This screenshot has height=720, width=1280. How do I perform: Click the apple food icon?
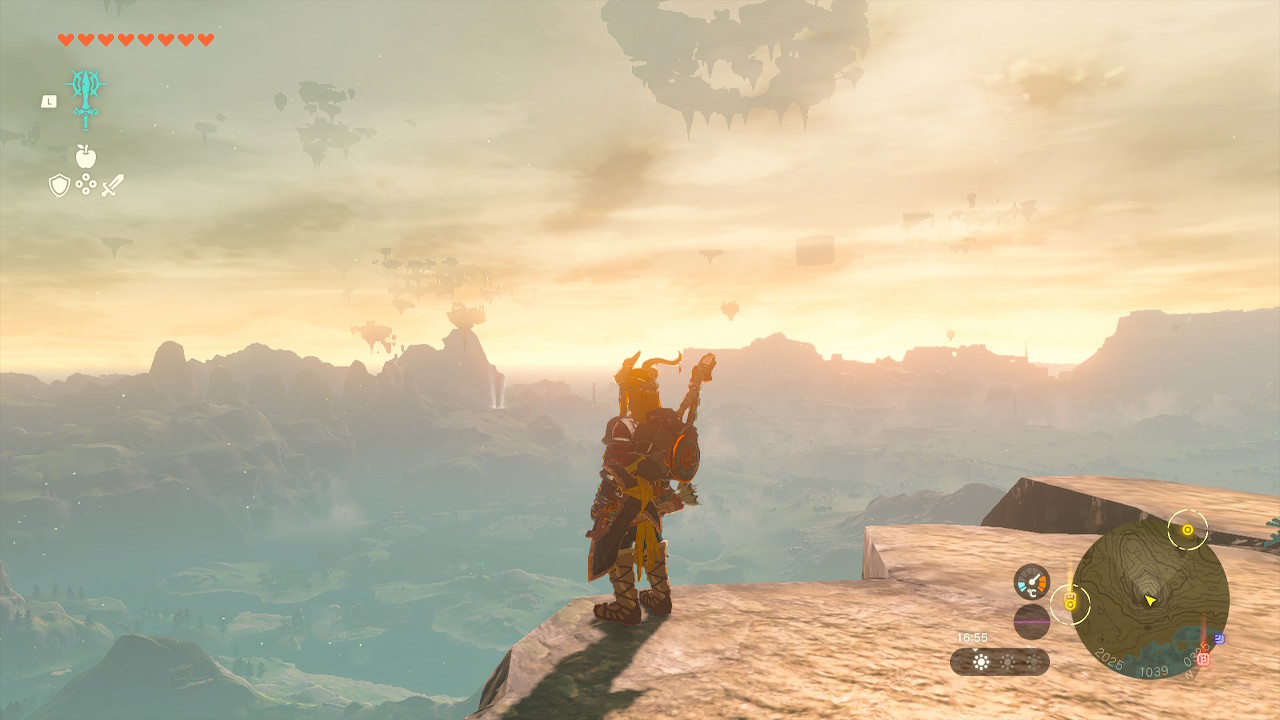click(86, 156)
